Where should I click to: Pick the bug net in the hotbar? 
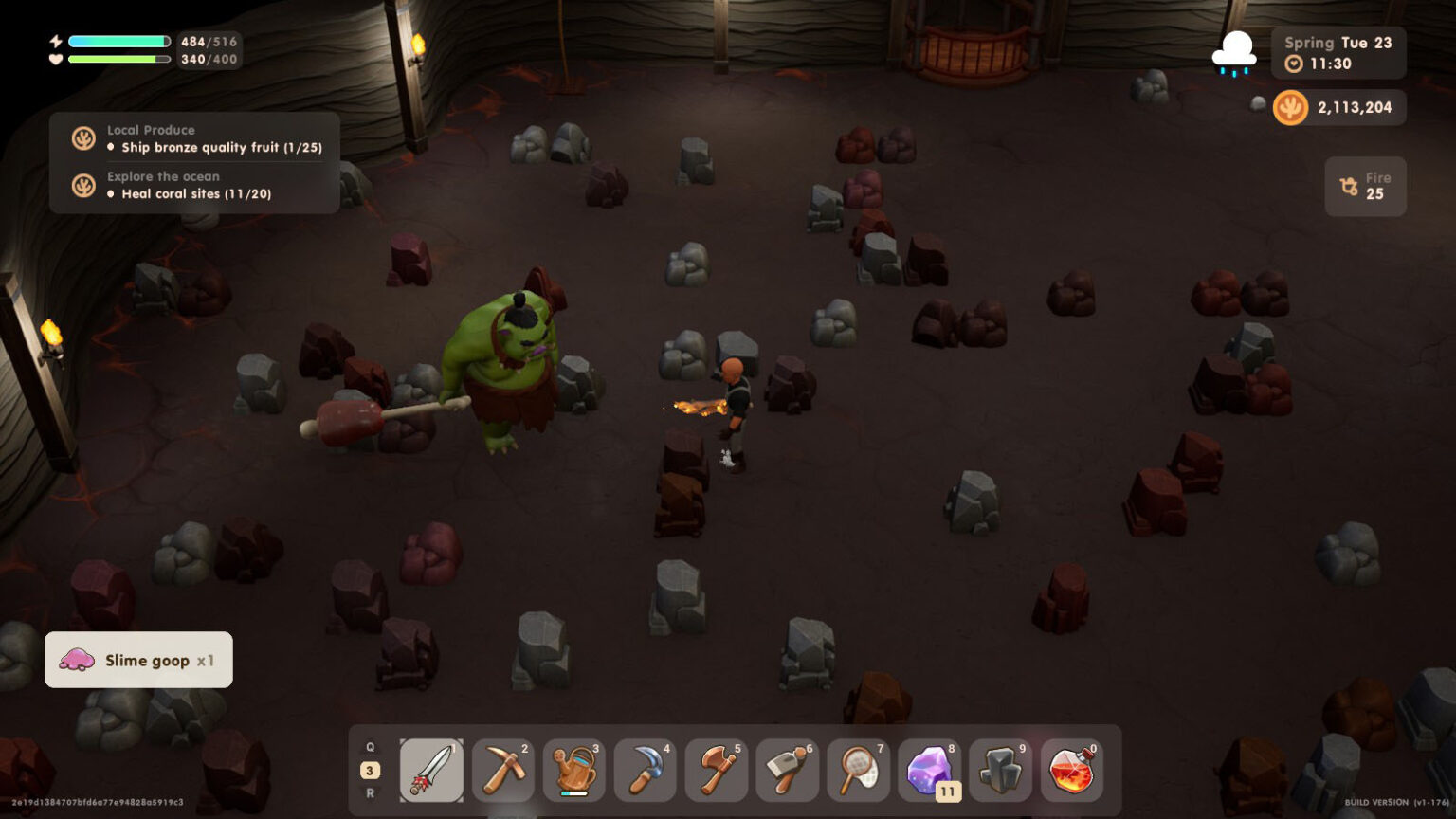(858, 771)
